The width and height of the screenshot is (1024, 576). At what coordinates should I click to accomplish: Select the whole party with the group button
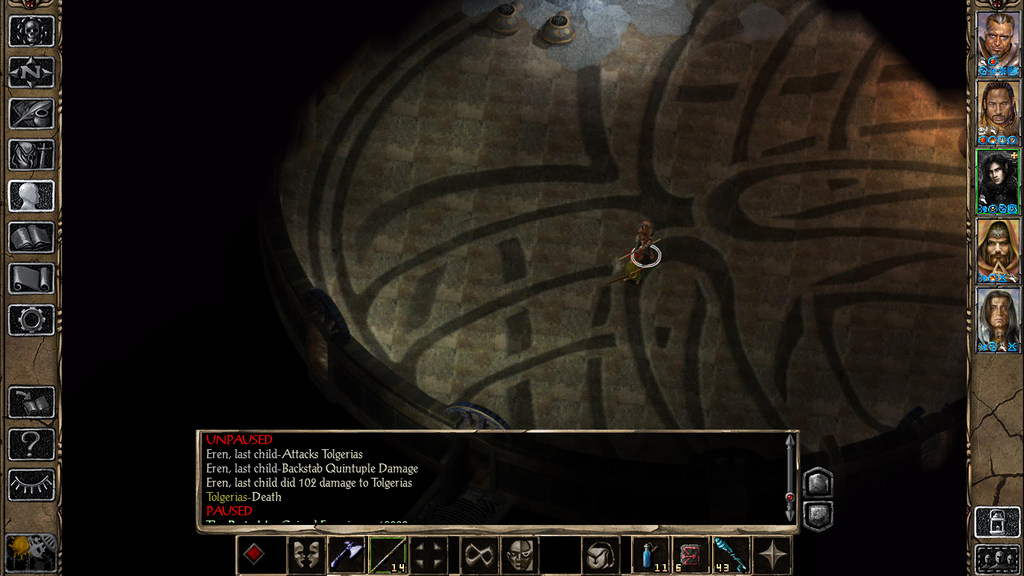pos(998,557)
